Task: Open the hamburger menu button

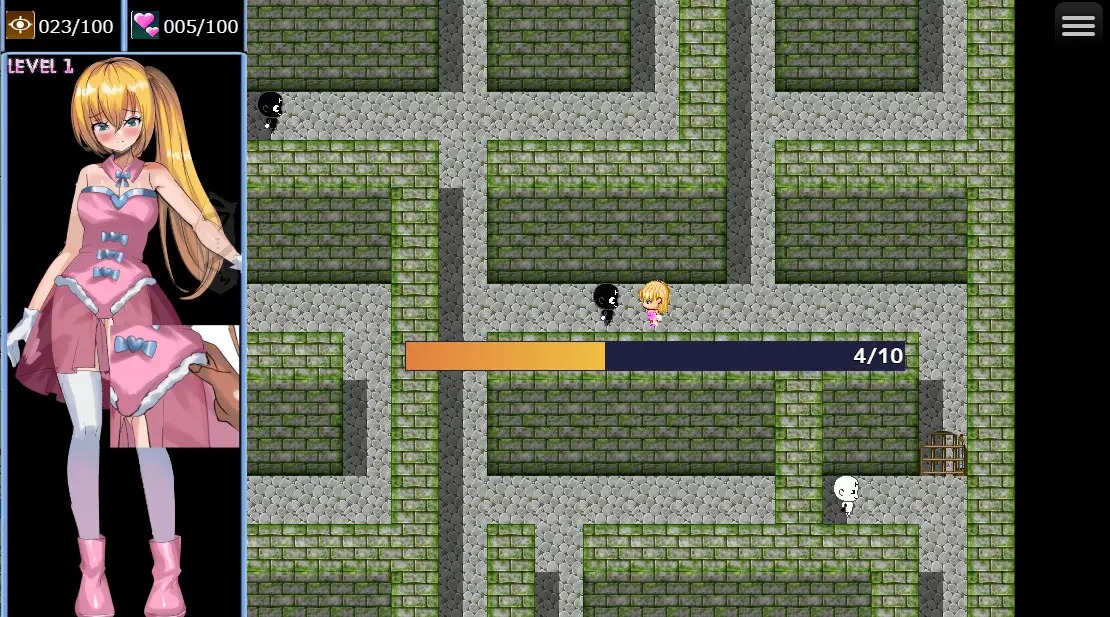Action: click(1078, 26)
